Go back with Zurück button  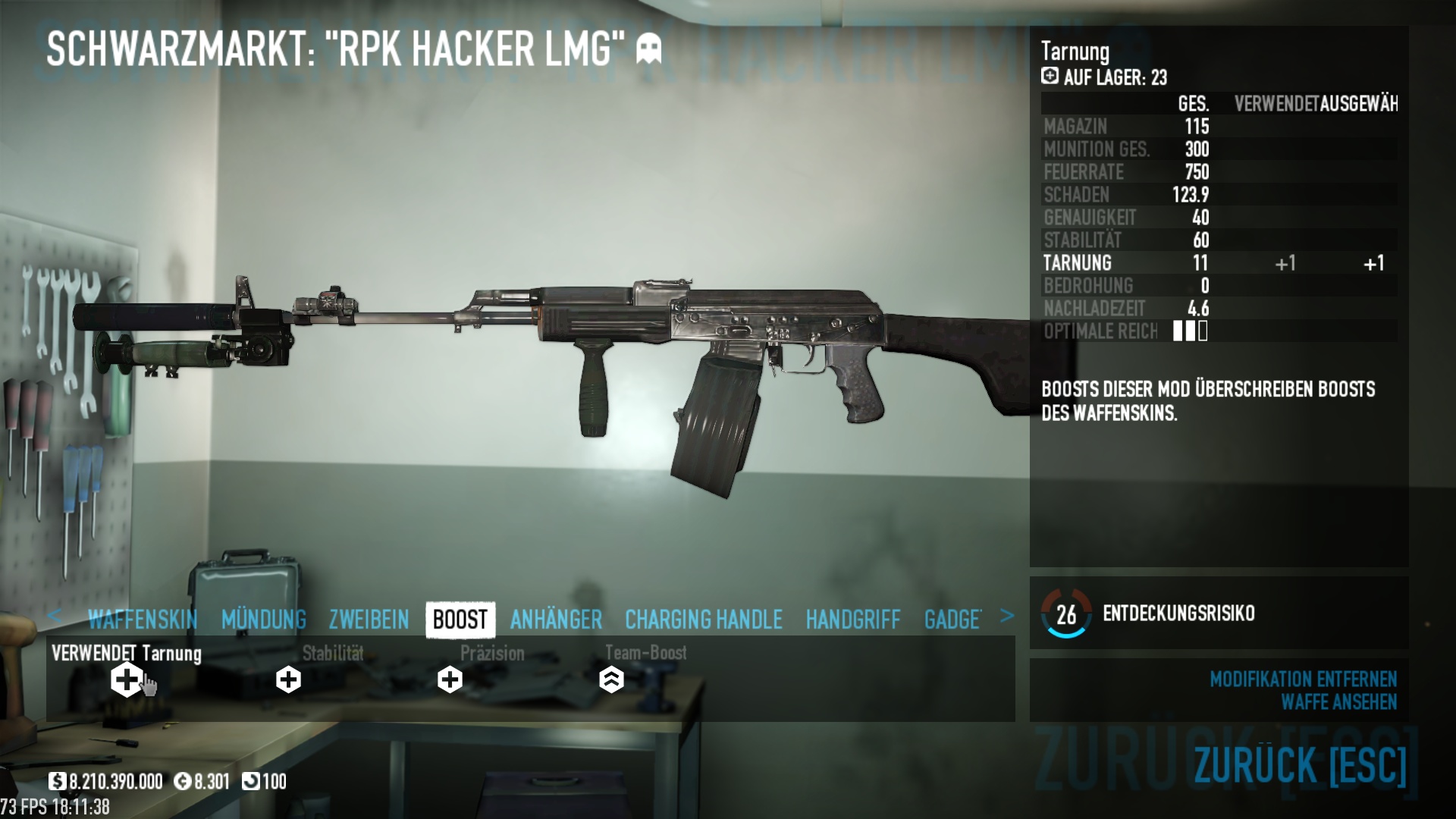pyautogui.click(x=1300, y=764)
